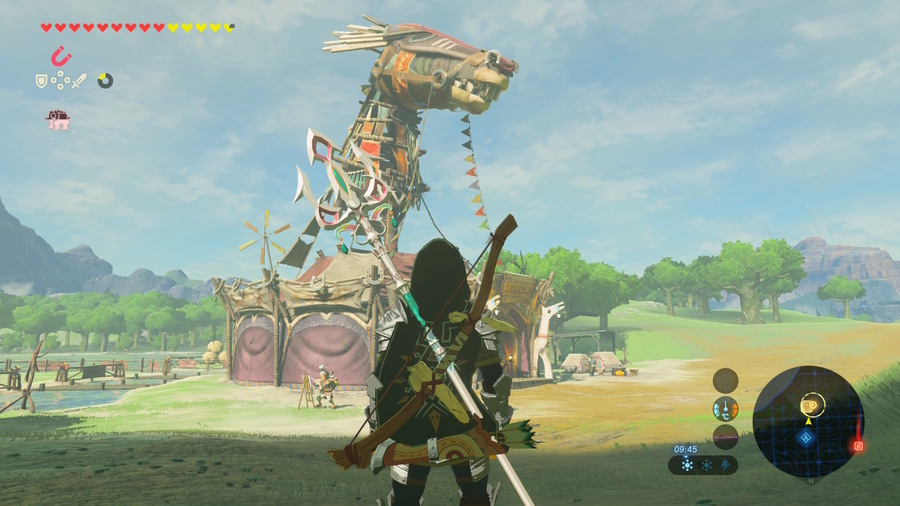Click the Sheikah Sensor signal circle

tap(725, 379)
